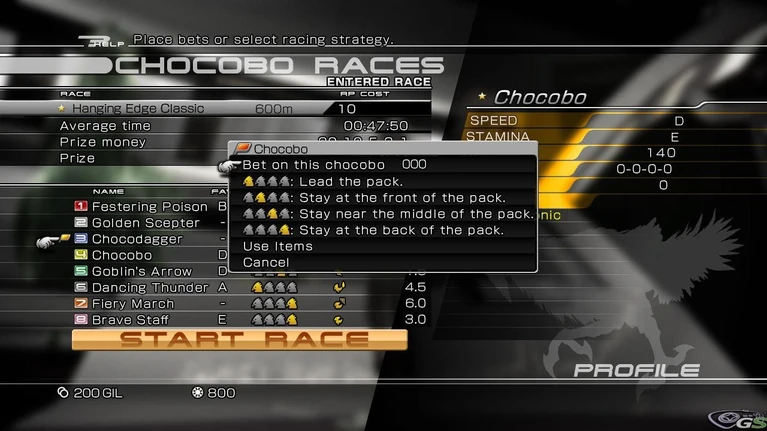Select the Golden Scepter racer row
The width and height of the screenshot is (767, 431).
pyautogui.click(x=145, y=223)
